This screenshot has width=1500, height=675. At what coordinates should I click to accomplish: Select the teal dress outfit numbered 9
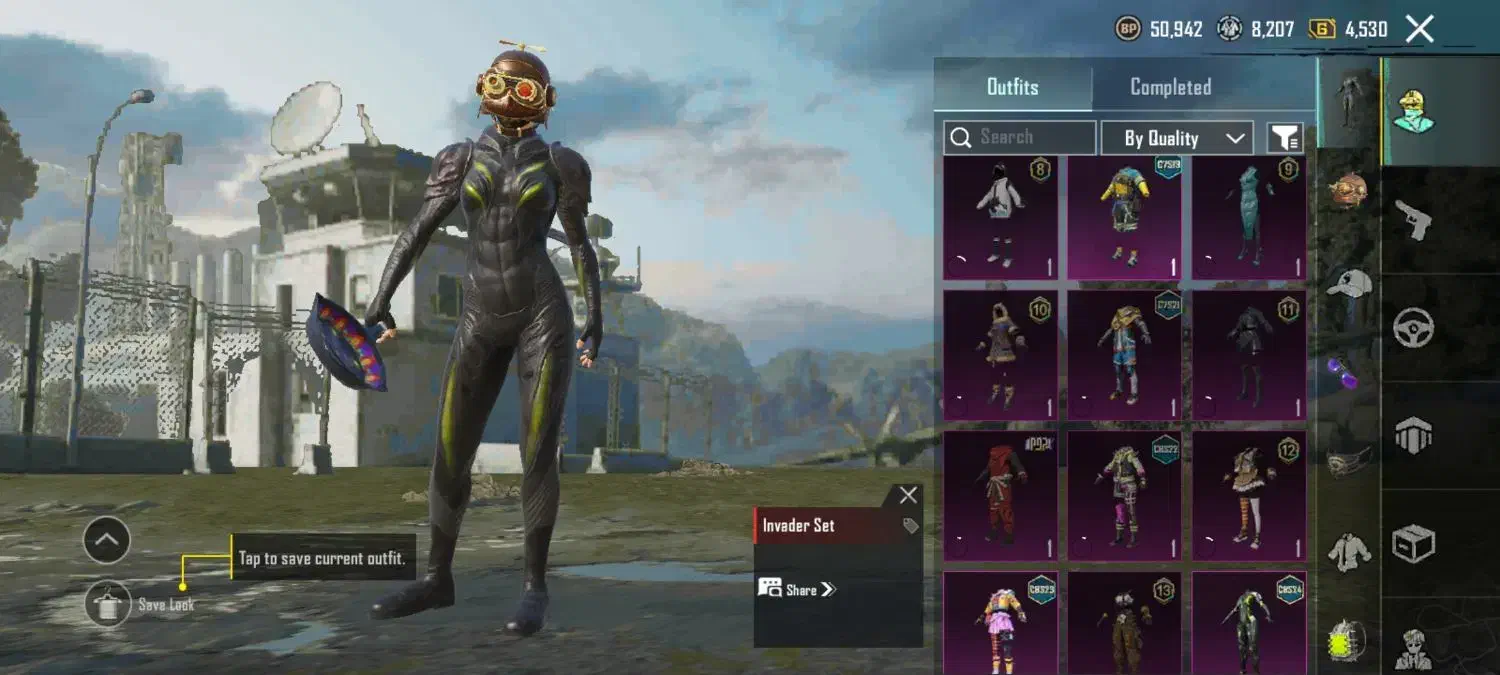1248,217
